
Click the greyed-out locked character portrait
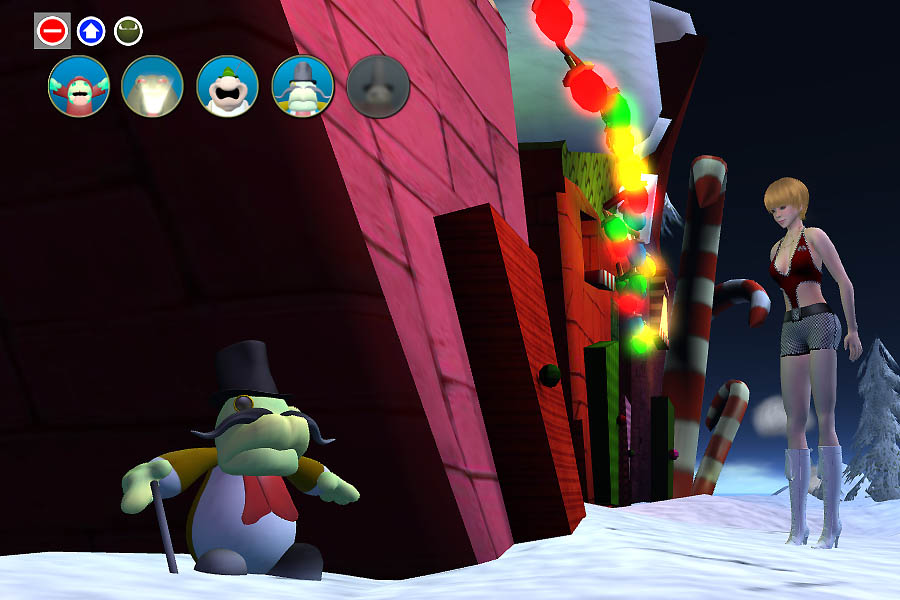tap(378, 86)
